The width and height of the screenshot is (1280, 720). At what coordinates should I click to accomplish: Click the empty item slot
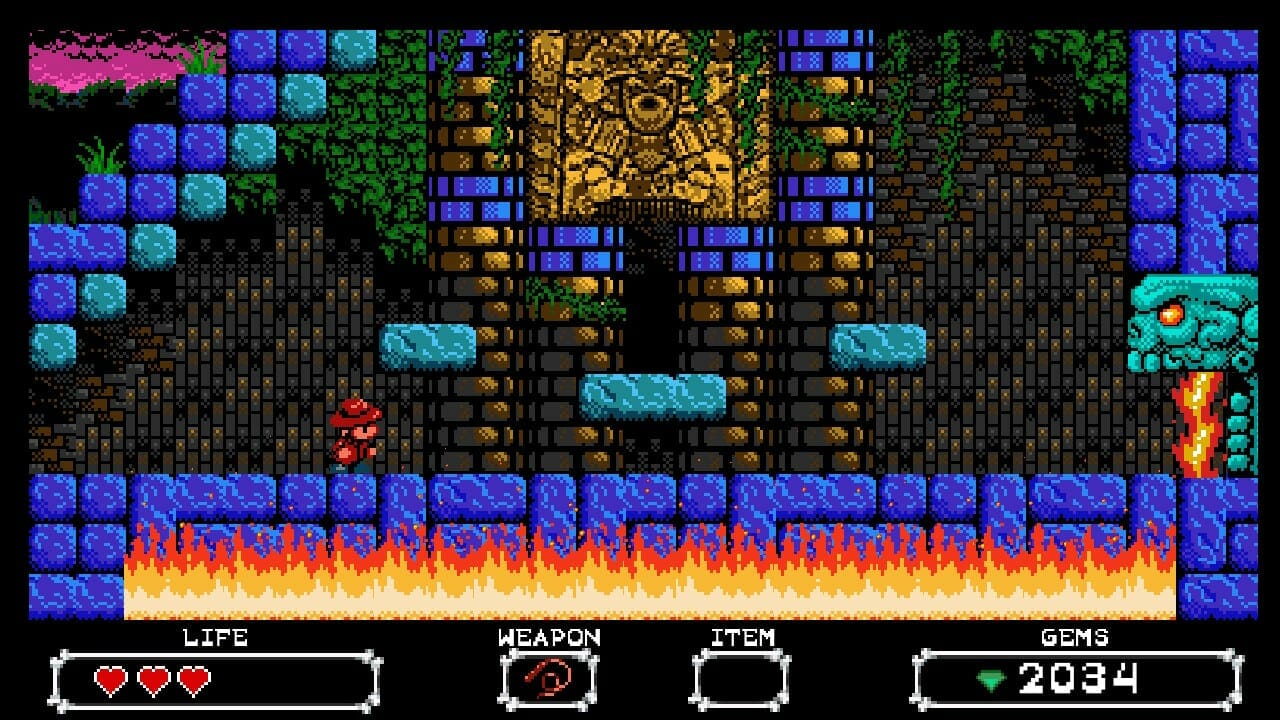[741, 681]
